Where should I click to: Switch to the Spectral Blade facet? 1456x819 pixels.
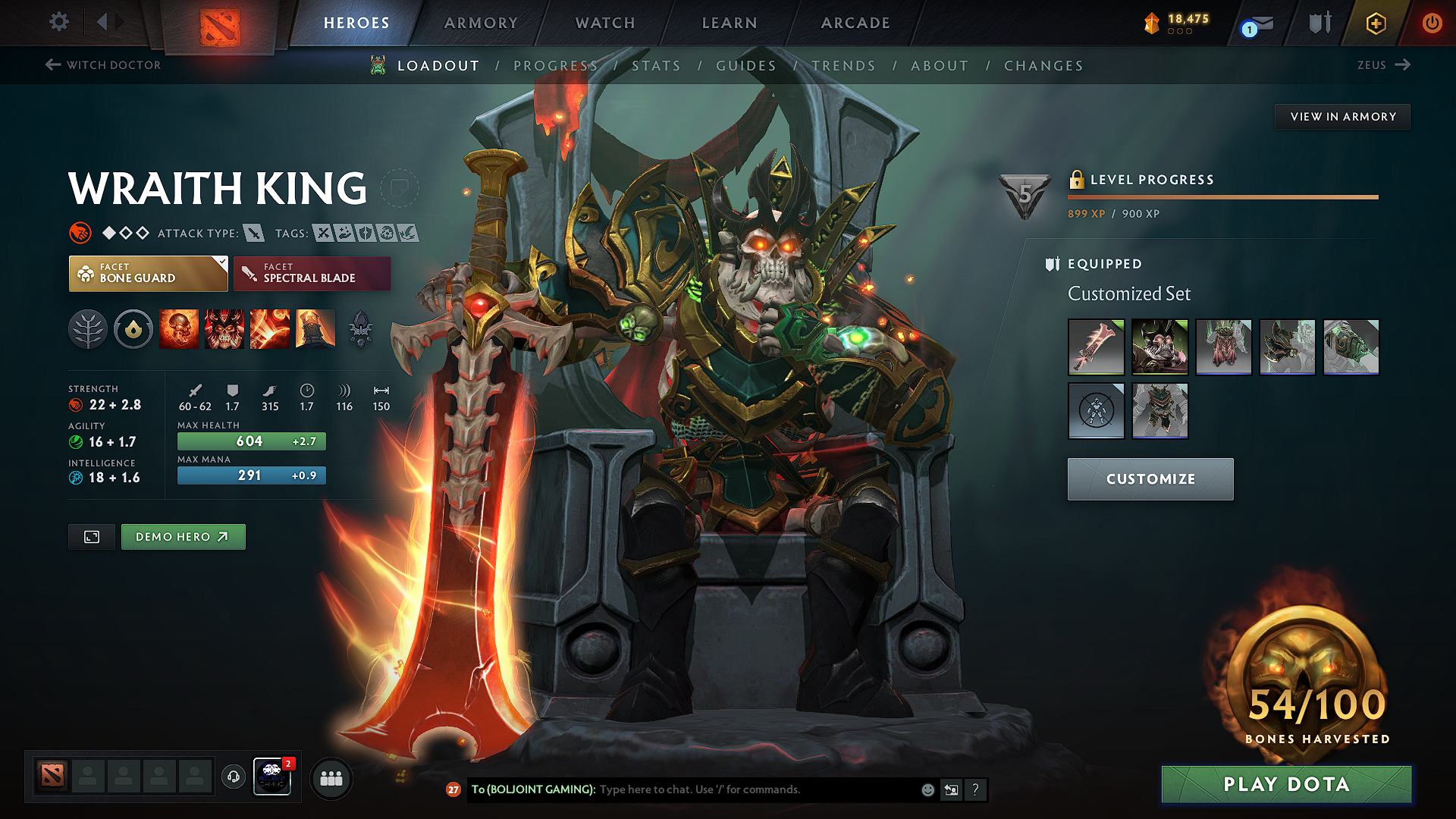pos(311,273)
